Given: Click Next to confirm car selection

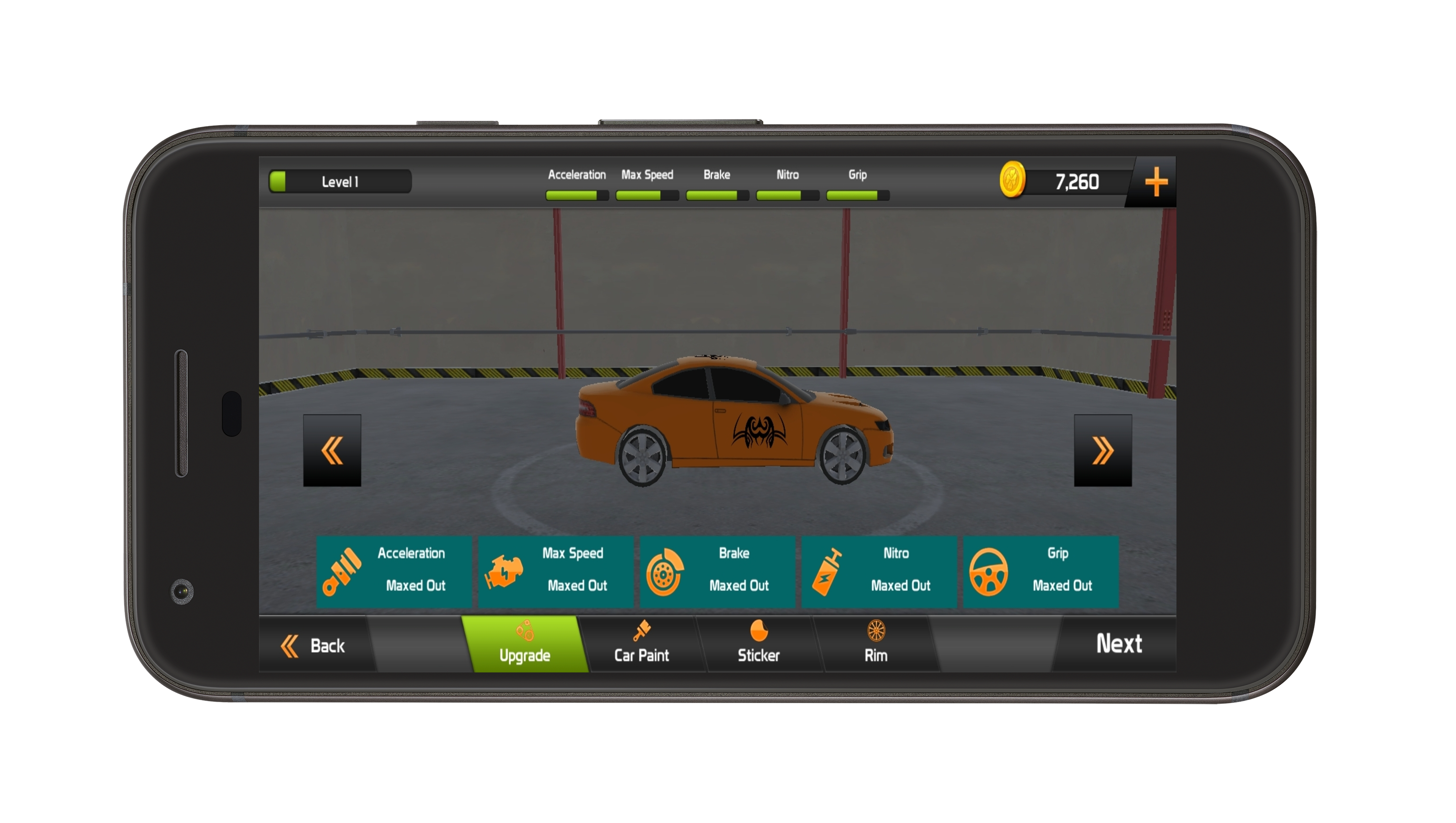Looking at the screenshot, I should click(x=1120, y=643).
